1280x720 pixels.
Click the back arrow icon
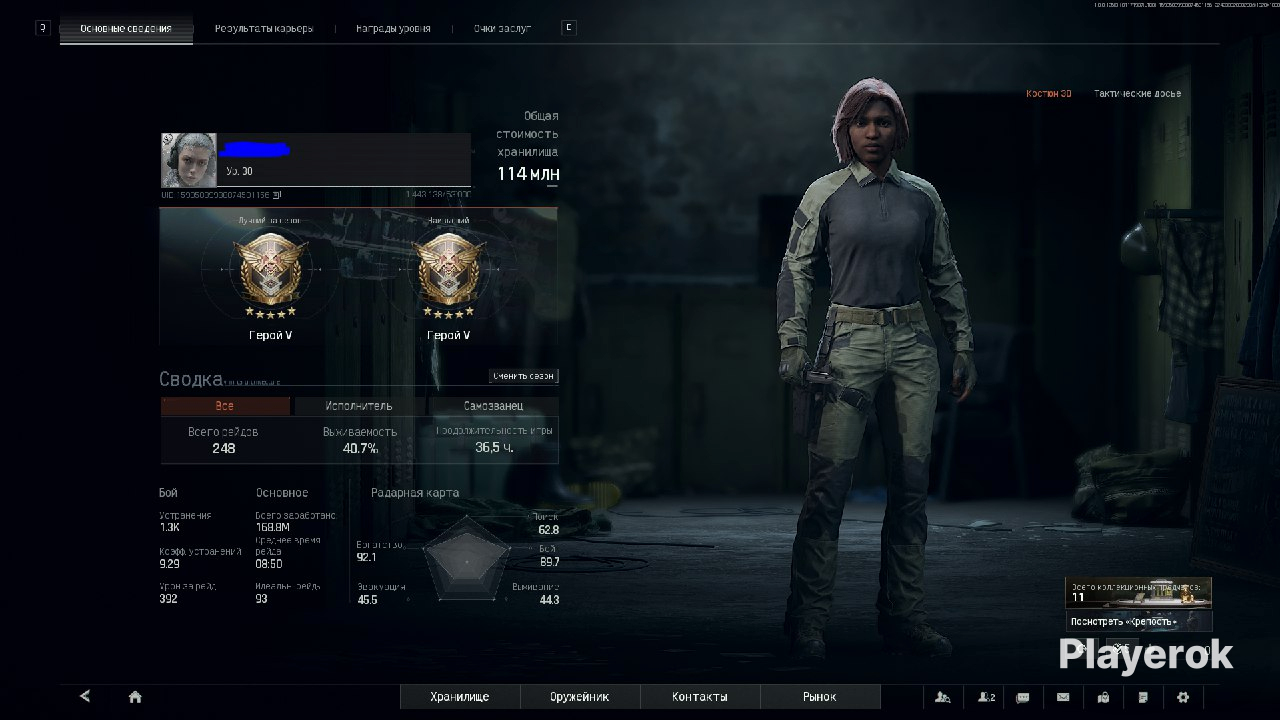pos(85,697)
